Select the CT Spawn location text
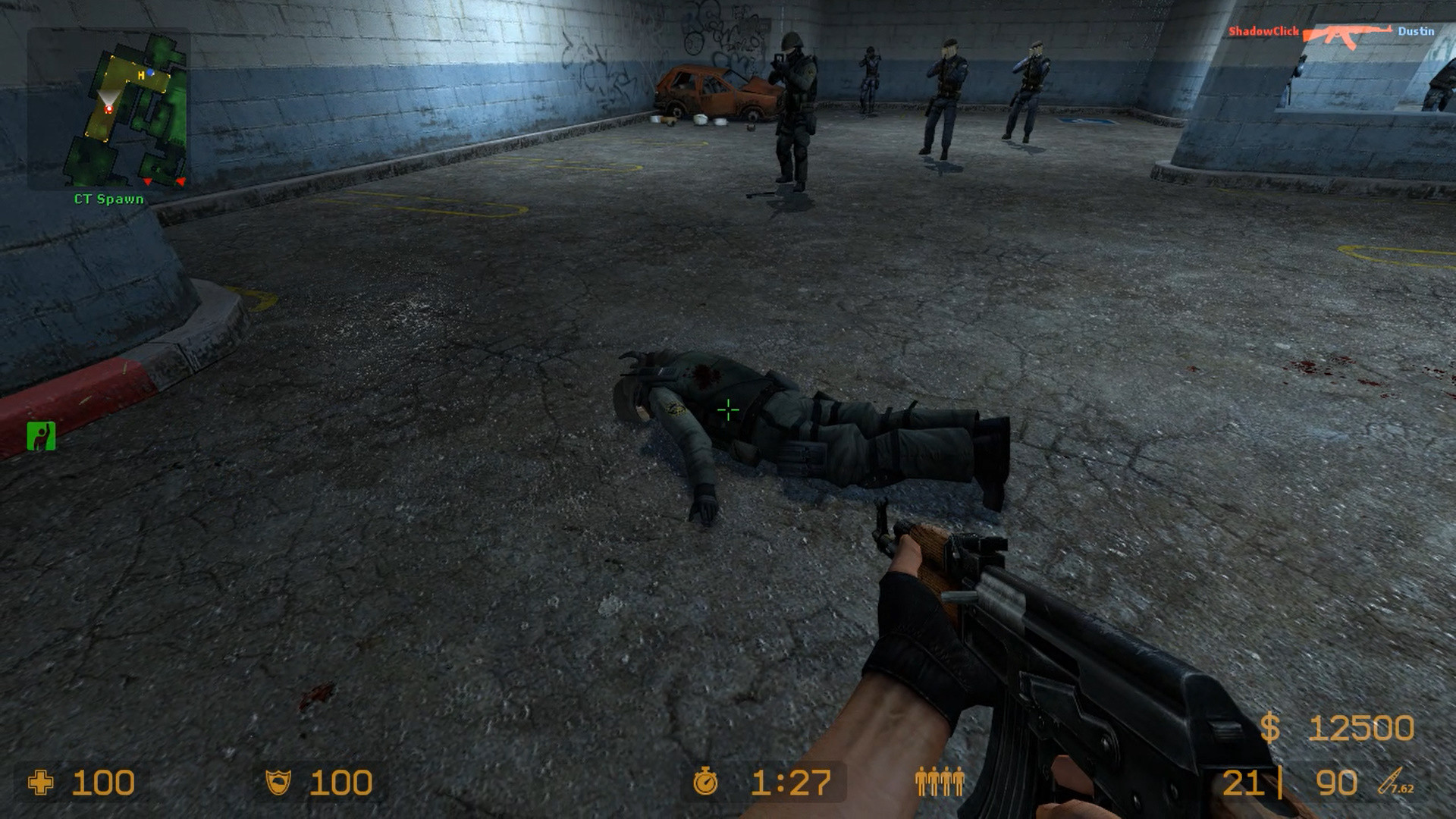The width and height of the screenshot is (1456, 819). 109,198
